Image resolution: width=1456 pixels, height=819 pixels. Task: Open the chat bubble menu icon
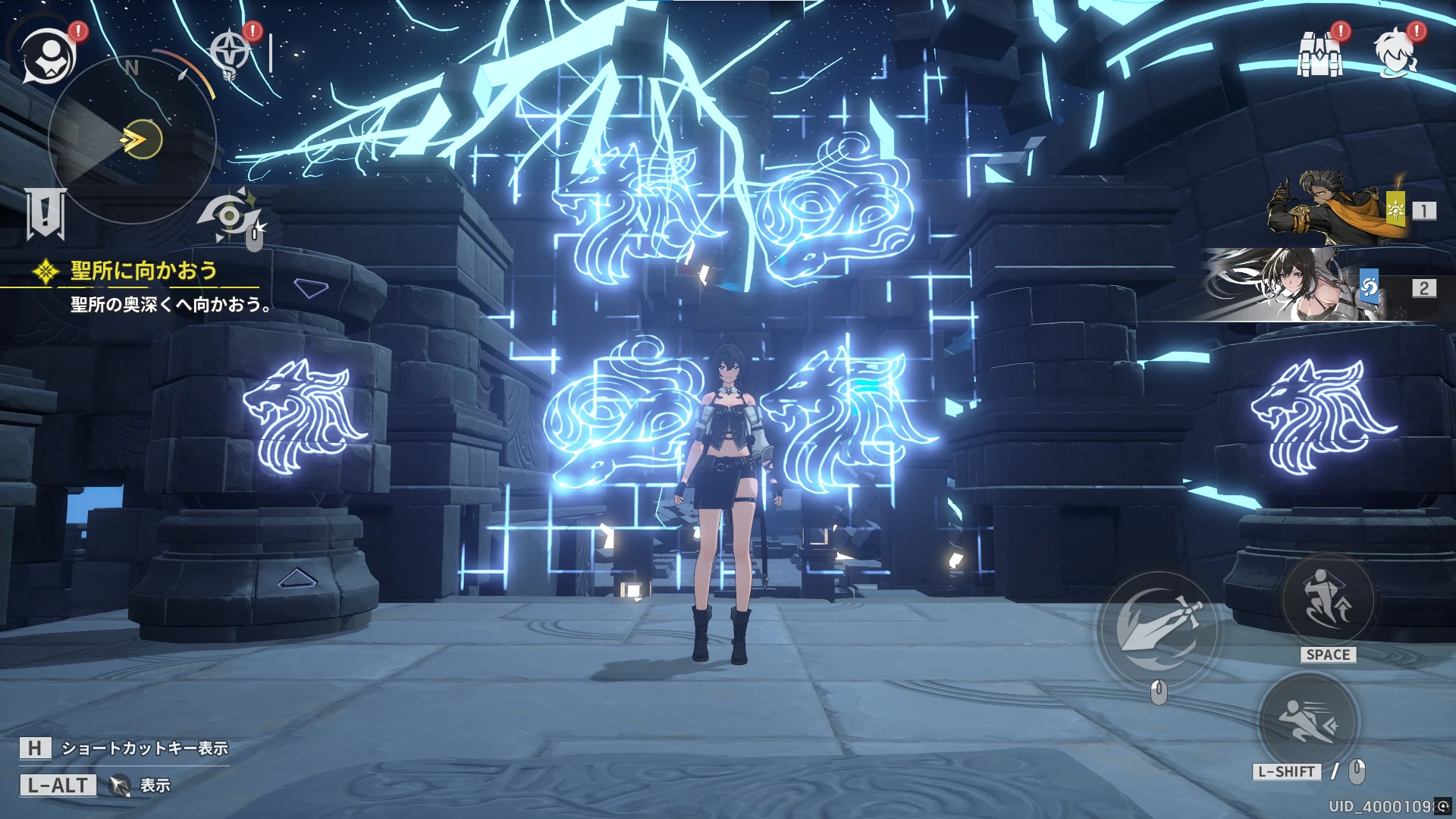coord(48,57)
